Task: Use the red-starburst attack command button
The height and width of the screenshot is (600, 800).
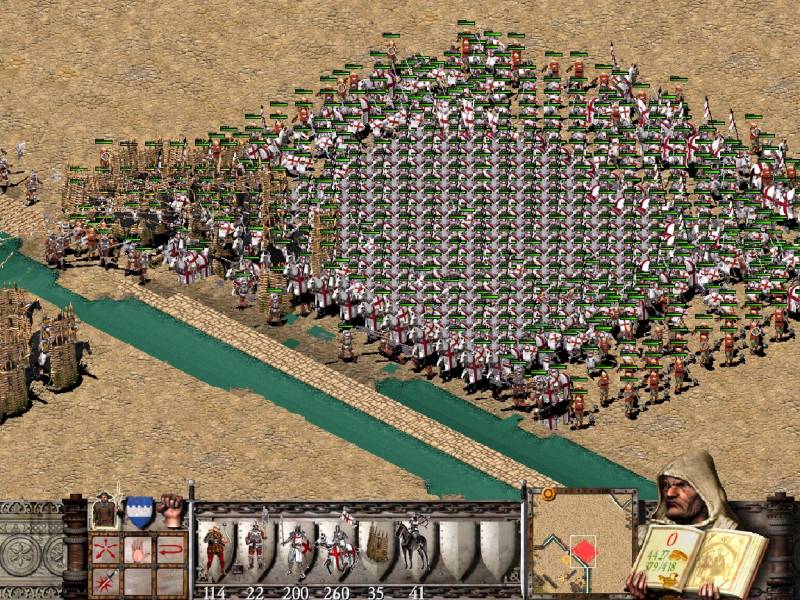Action: (x=105, y=580)
